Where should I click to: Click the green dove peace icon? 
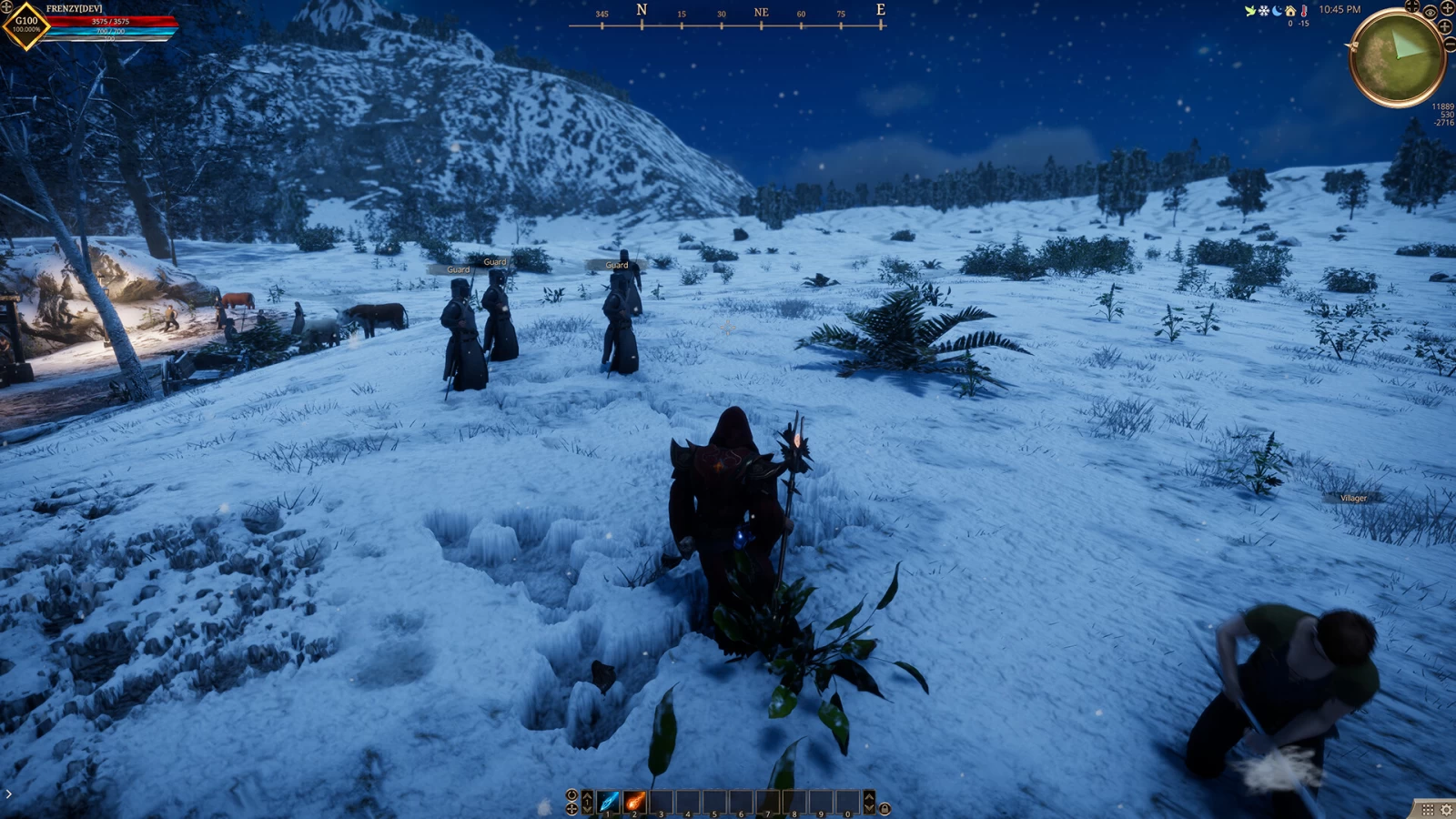click(1250, 11)
